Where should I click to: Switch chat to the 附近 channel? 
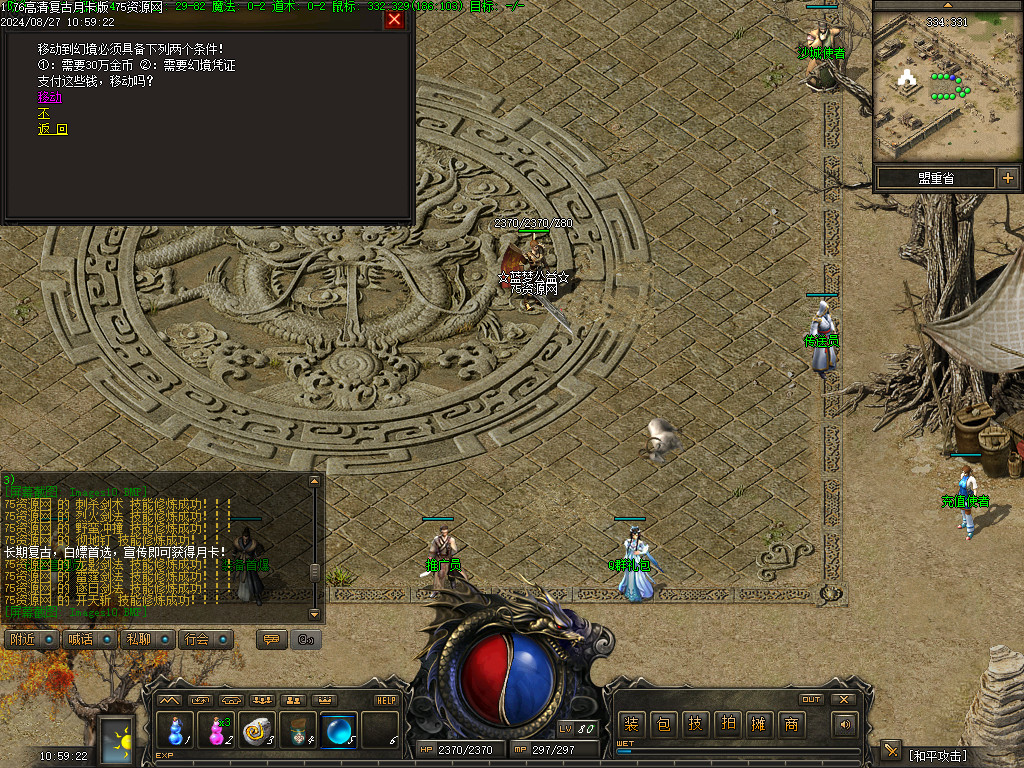[x=32, y=639]
